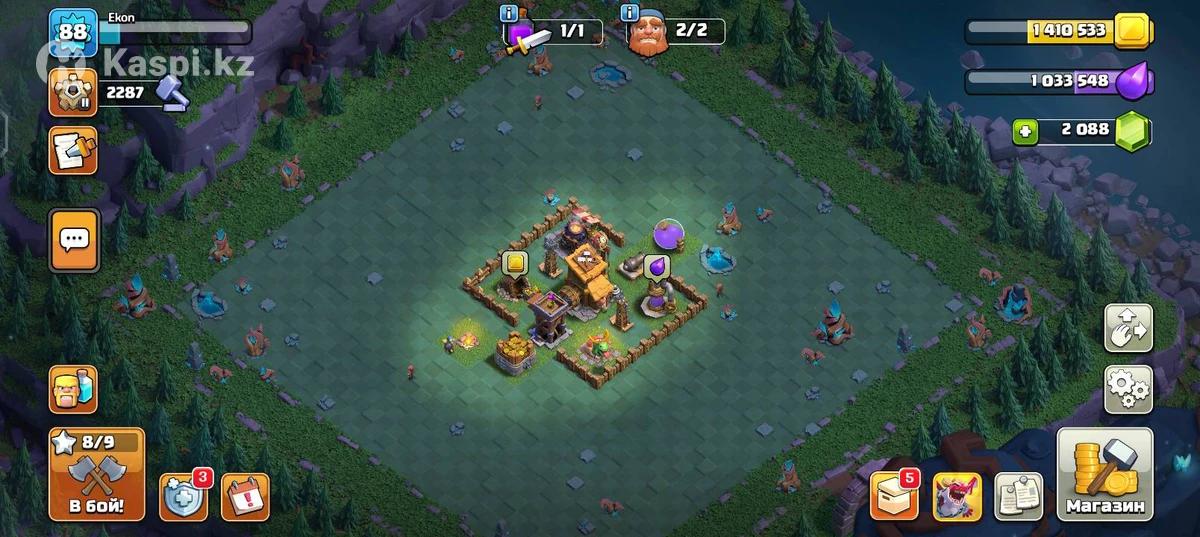
Task: Add gems with the green plus button
Action: 1023,130
